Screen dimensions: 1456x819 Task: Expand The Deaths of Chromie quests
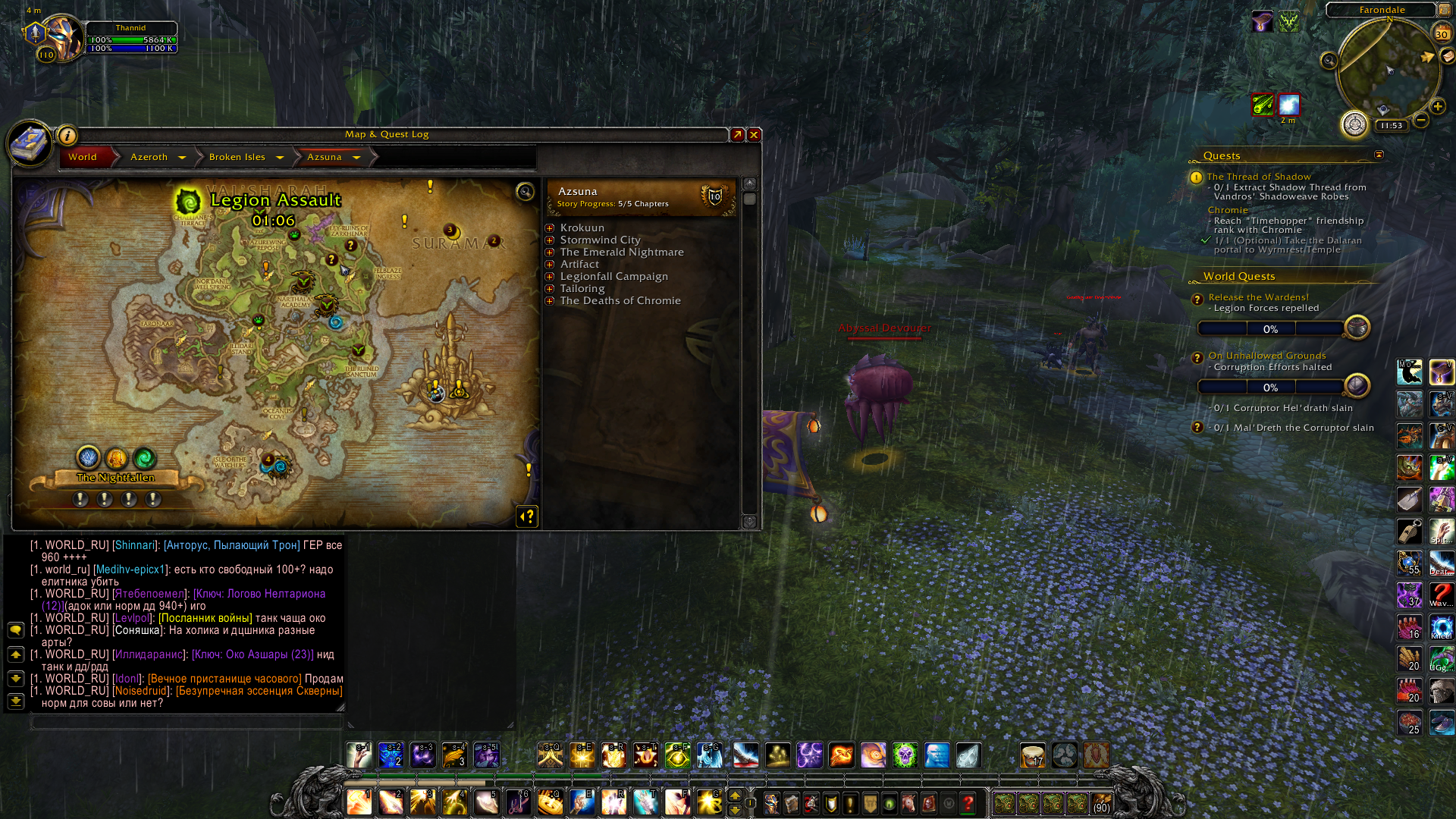pyautogui.click(x=550, y=301)
